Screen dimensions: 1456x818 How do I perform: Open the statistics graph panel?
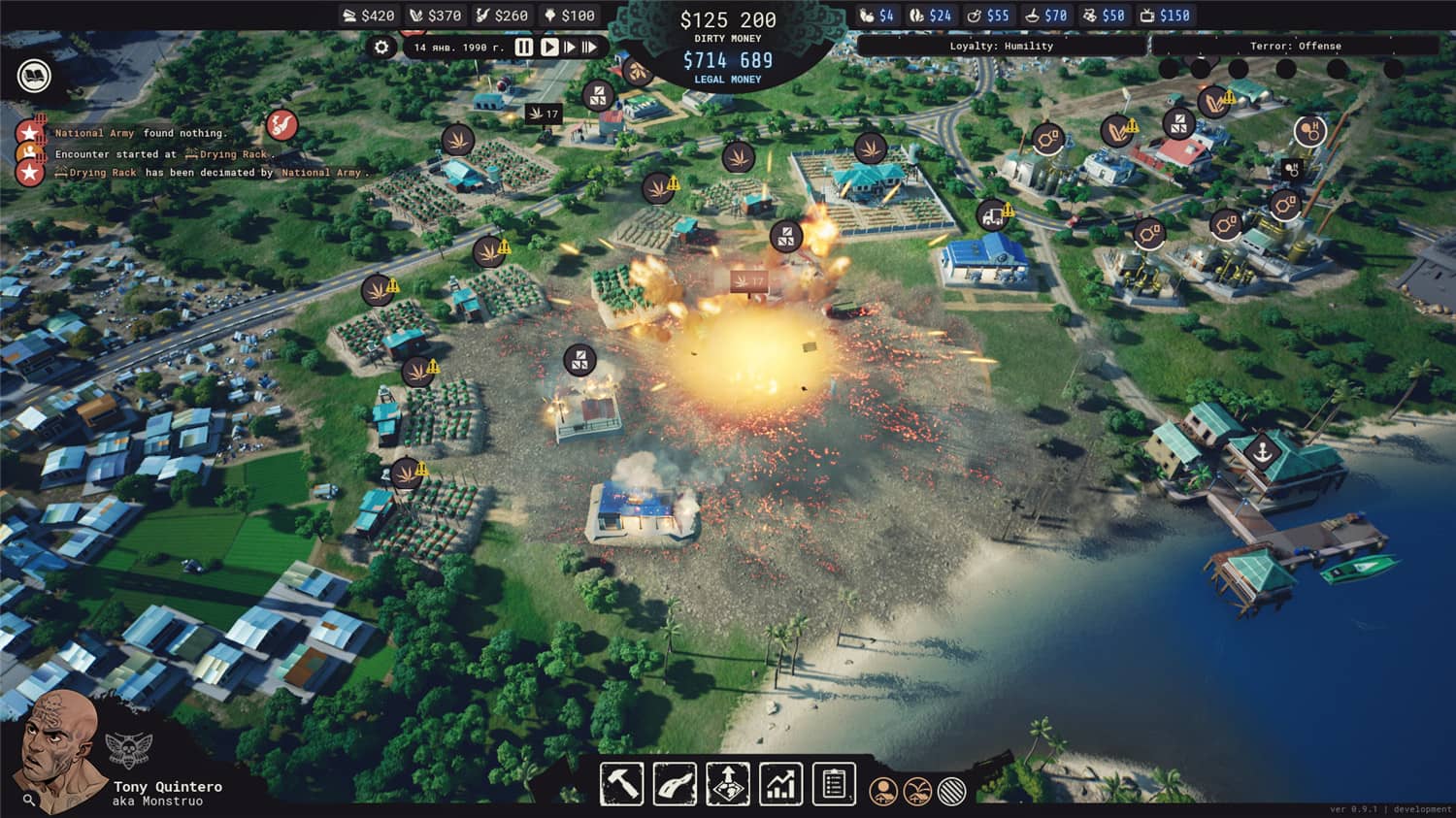(x=778, y=782)
